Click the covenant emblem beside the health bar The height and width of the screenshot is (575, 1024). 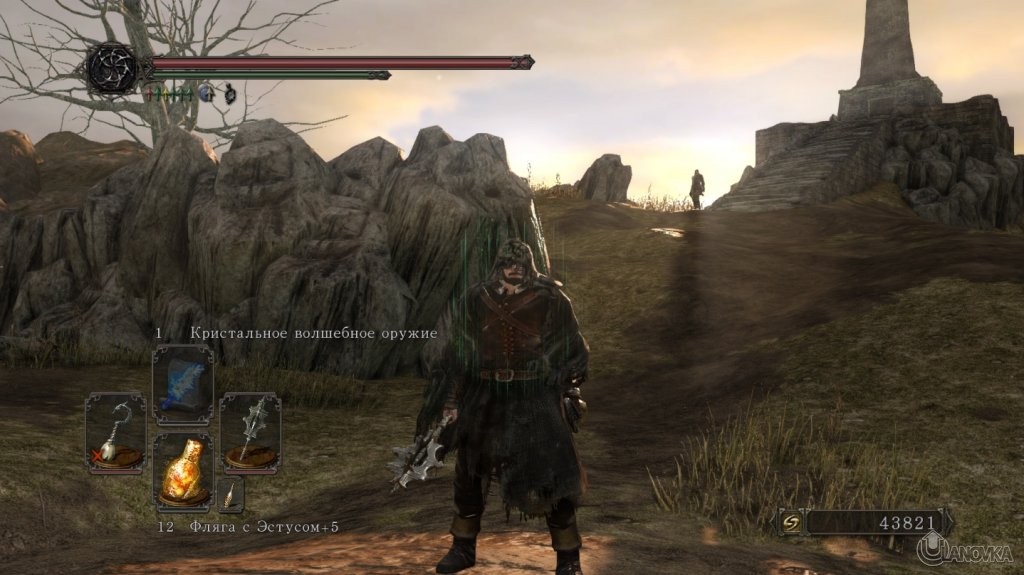click(112, 67)
